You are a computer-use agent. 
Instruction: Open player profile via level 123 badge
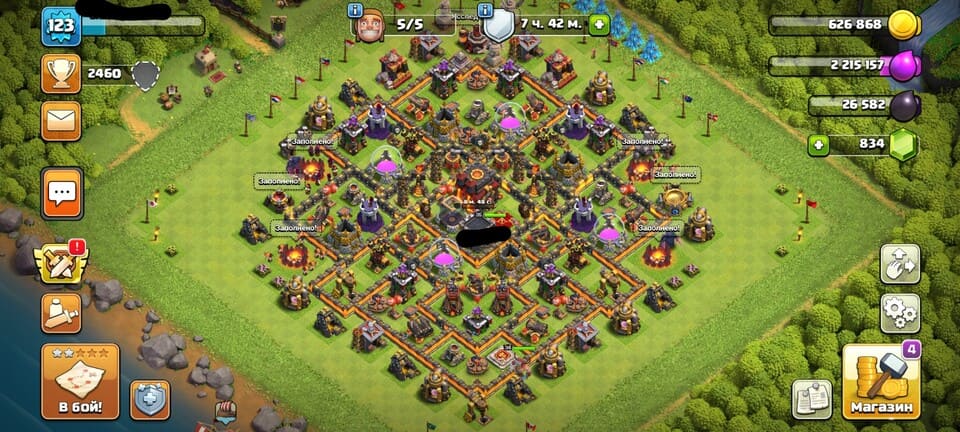(61, 26)
